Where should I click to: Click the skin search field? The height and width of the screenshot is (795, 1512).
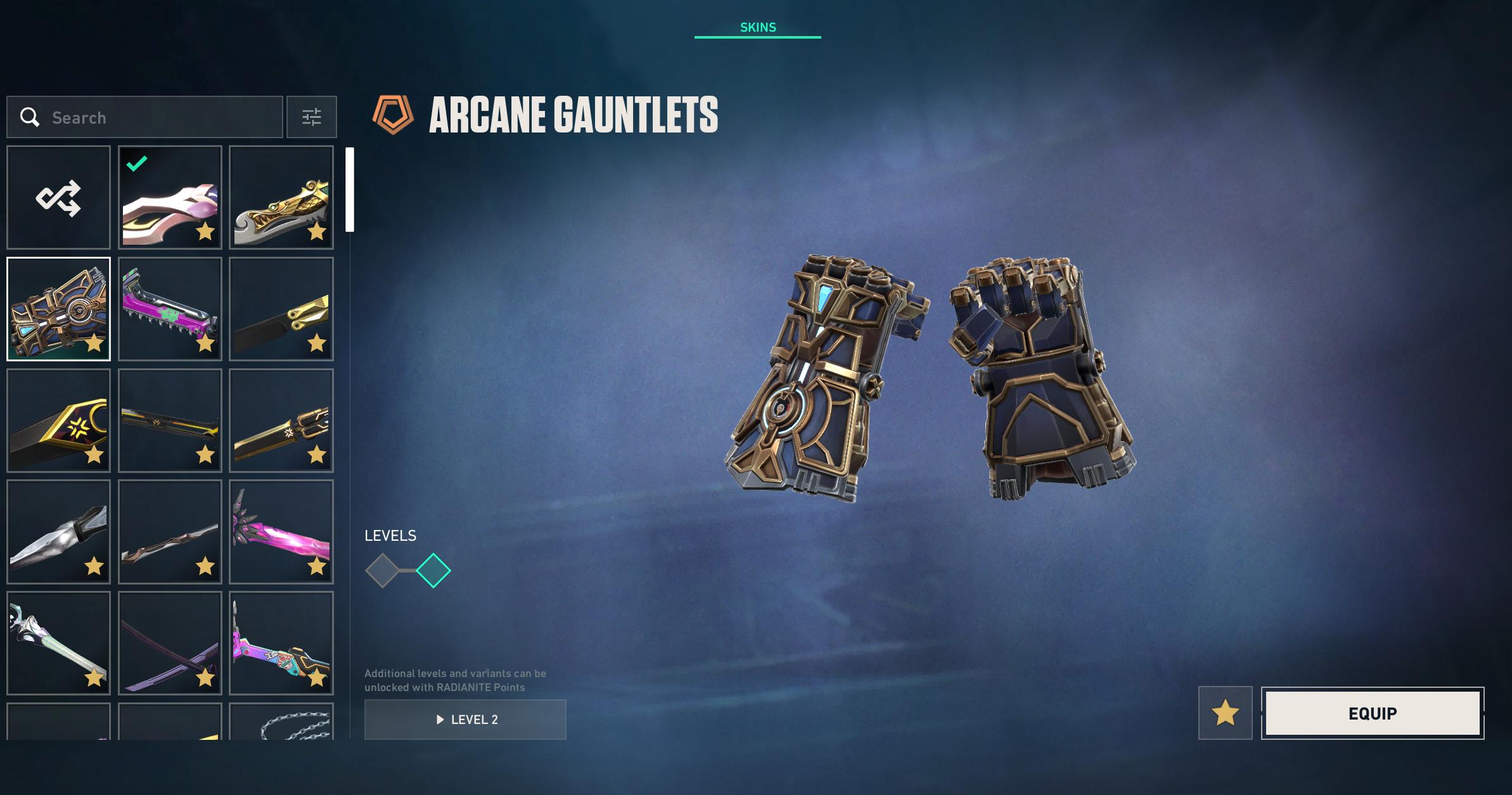(x=144, y=117)
